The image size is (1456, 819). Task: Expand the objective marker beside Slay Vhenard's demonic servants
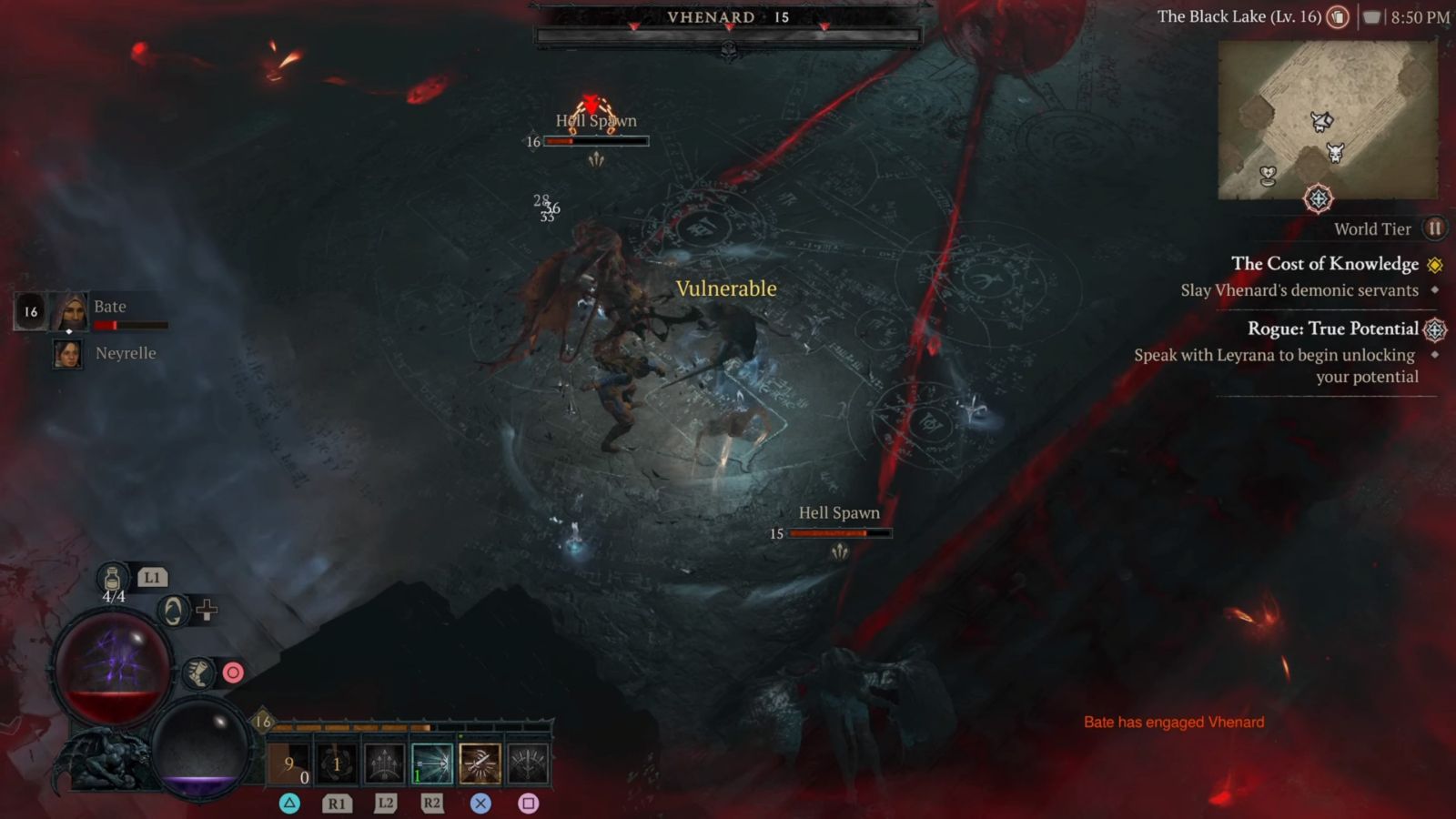[1436, 289]
